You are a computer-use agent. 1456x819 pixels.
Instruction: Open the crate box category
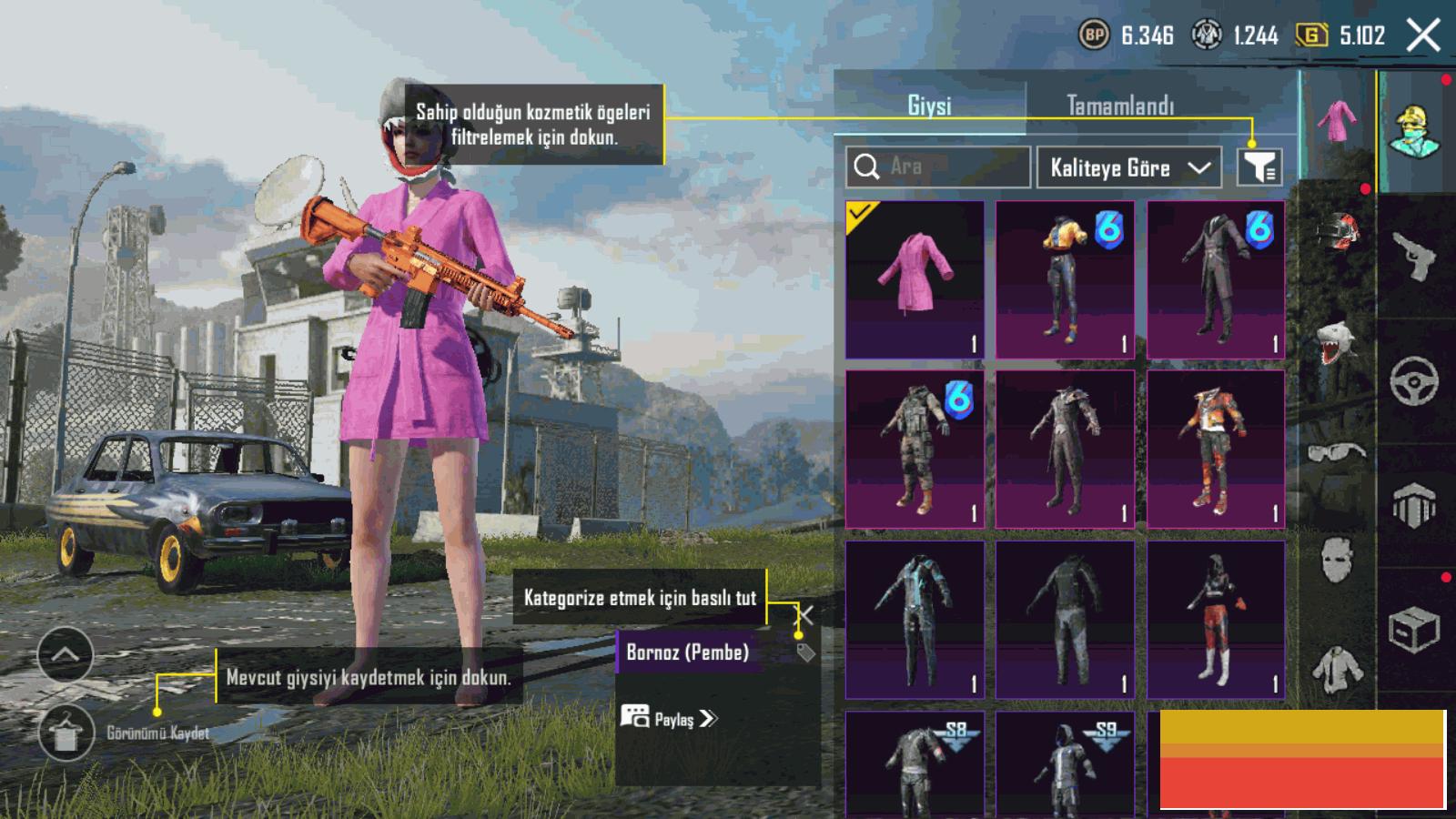pyautogui.click(x=1414, y=628)
